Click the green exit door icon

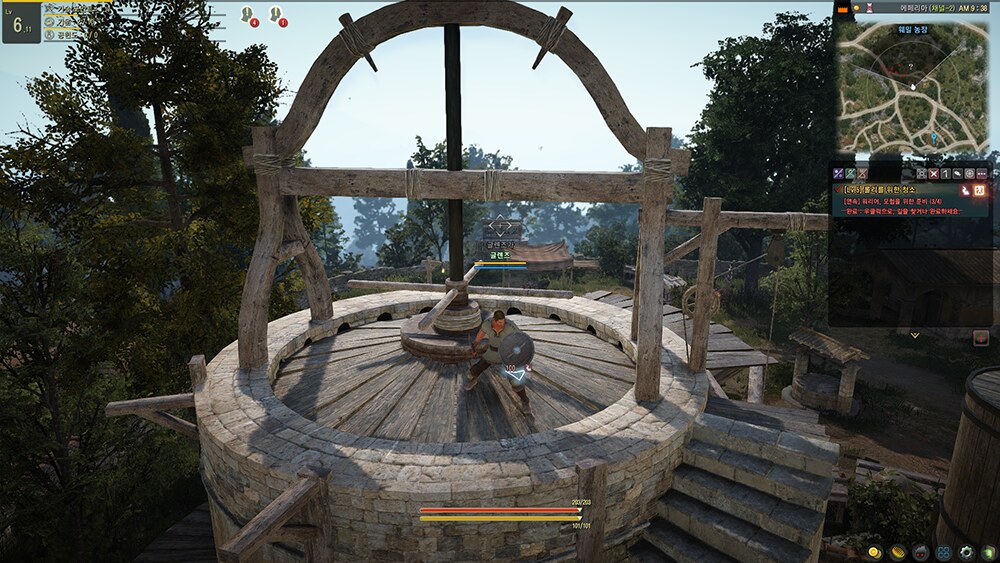[x=988, y=552]
